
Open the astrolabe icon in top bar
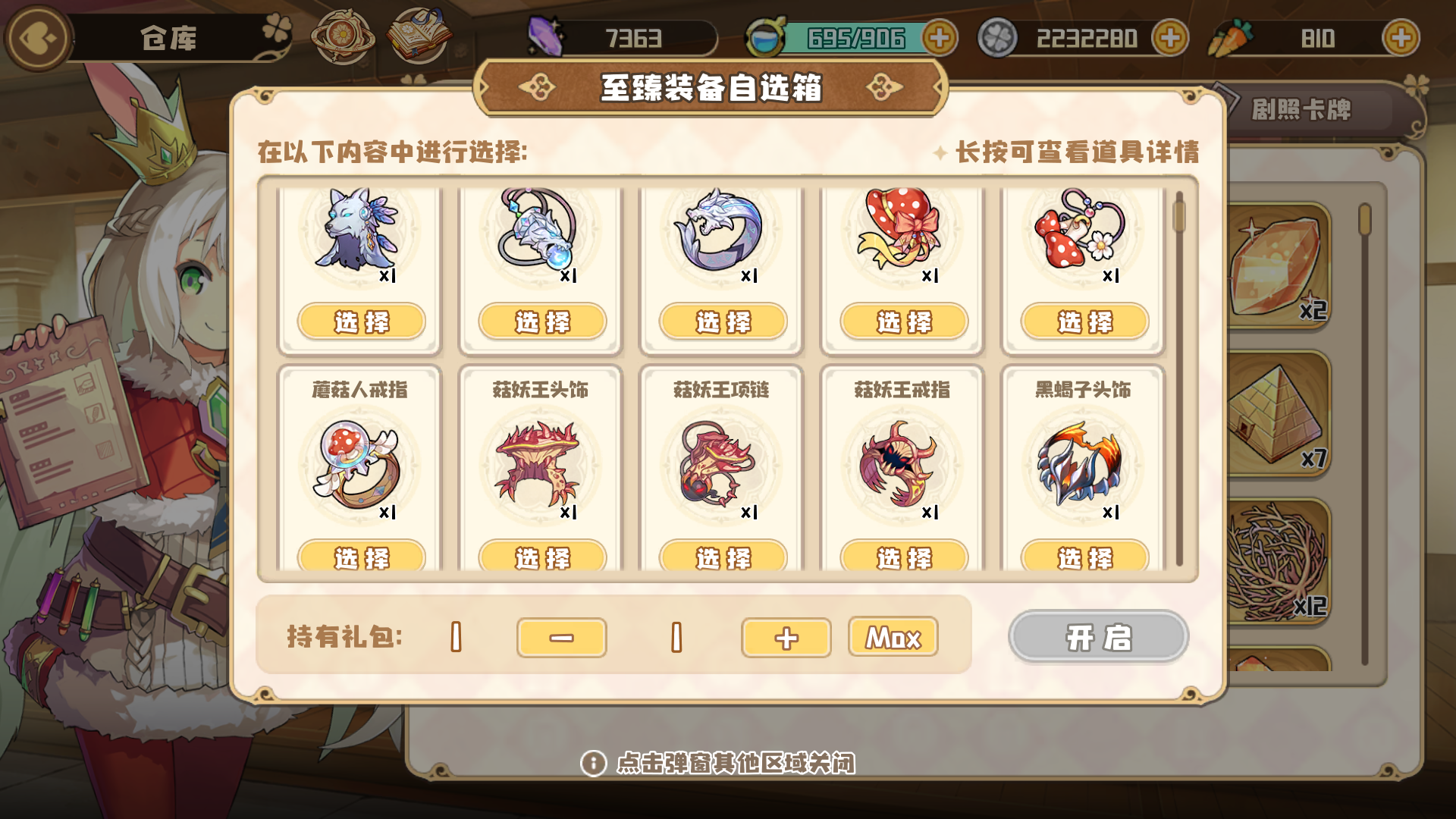coord(341,36)
